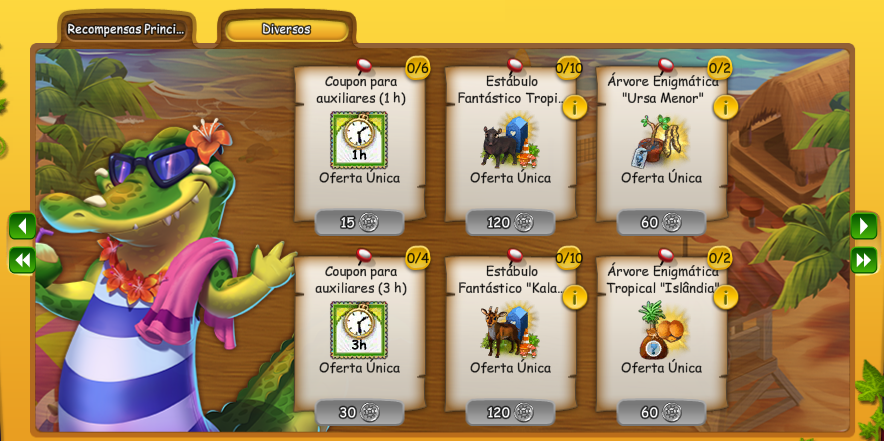
Task: Select the Diversos tab
Action: 286,30
